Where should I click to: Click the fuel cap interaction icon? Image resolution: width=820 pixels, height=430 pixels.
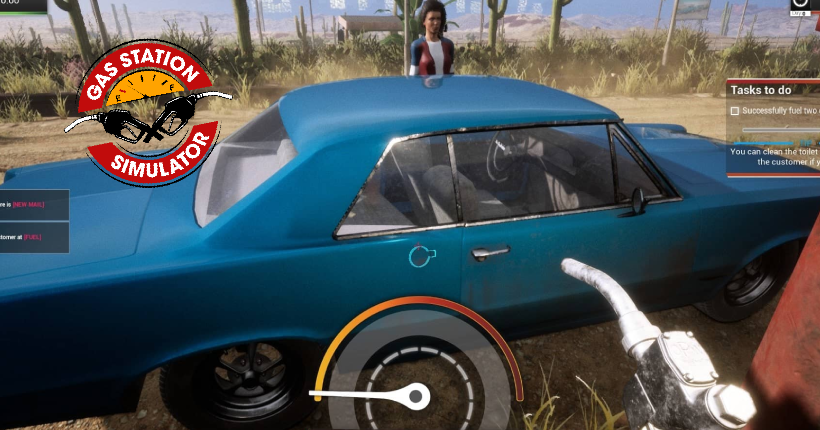tap(420, 257)
